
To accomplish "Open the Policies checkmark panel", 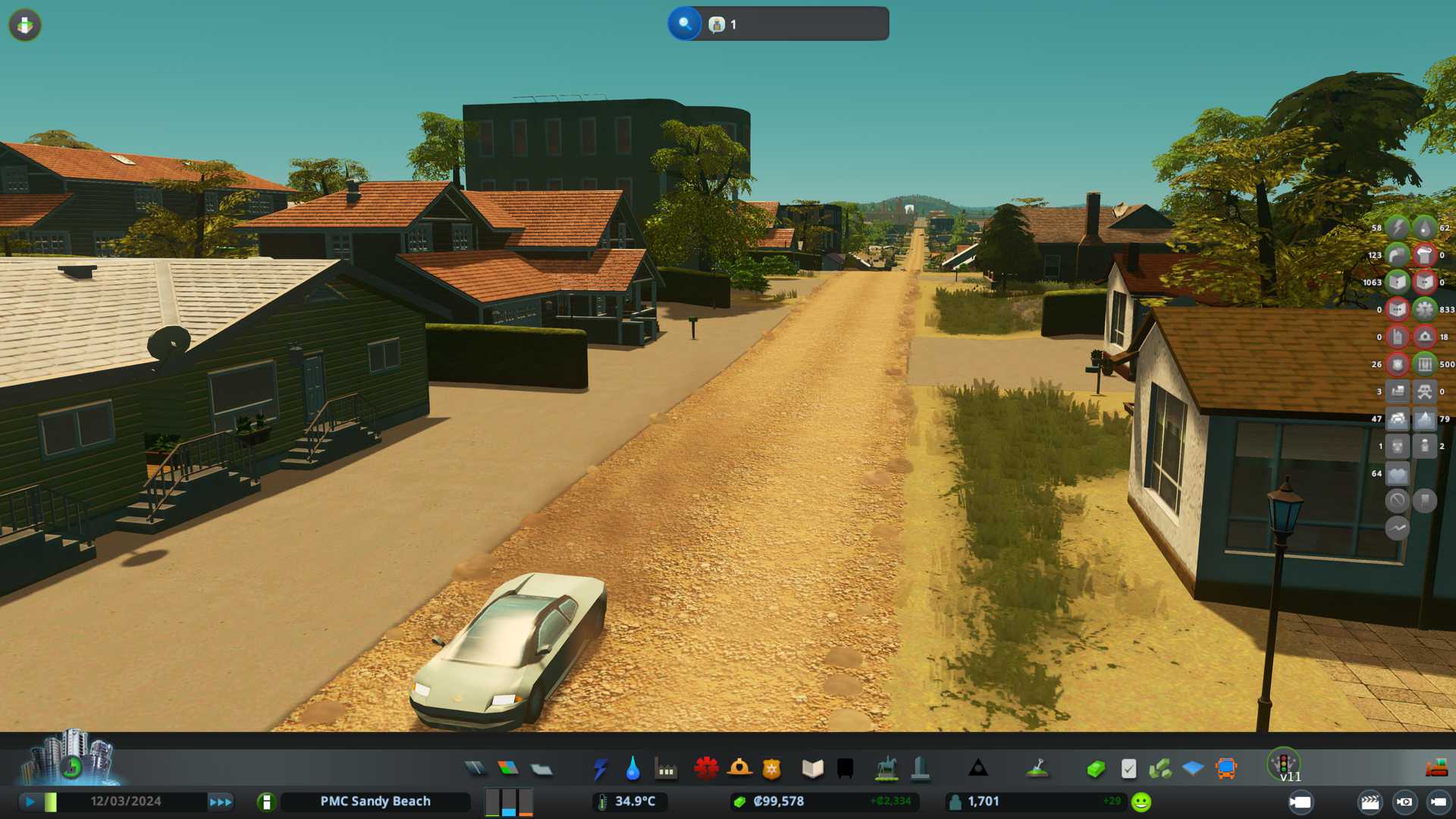I will pos(1128,769).
